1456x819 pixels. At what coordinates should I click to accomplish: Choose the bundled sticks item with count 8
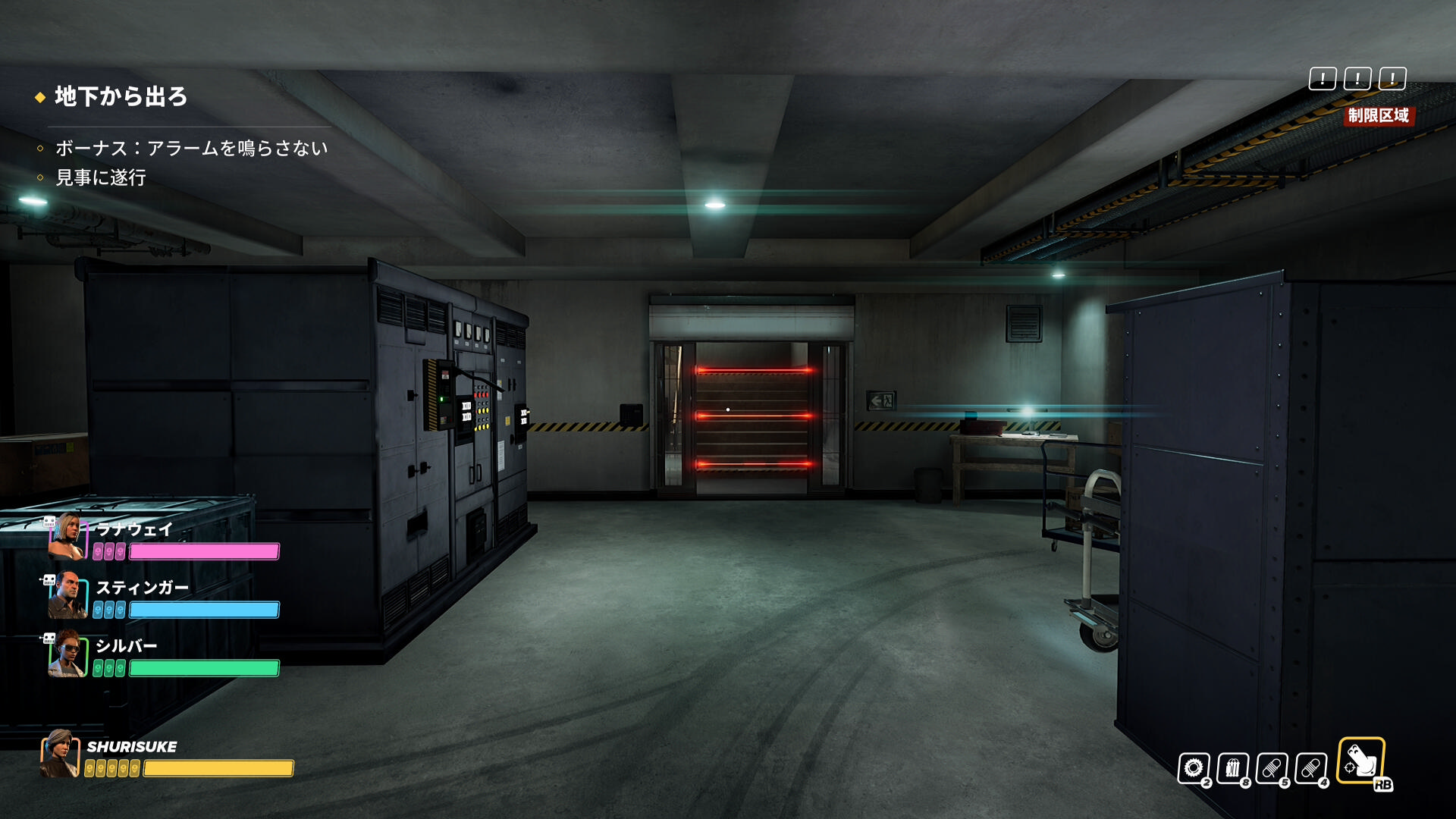(1233, 768)
